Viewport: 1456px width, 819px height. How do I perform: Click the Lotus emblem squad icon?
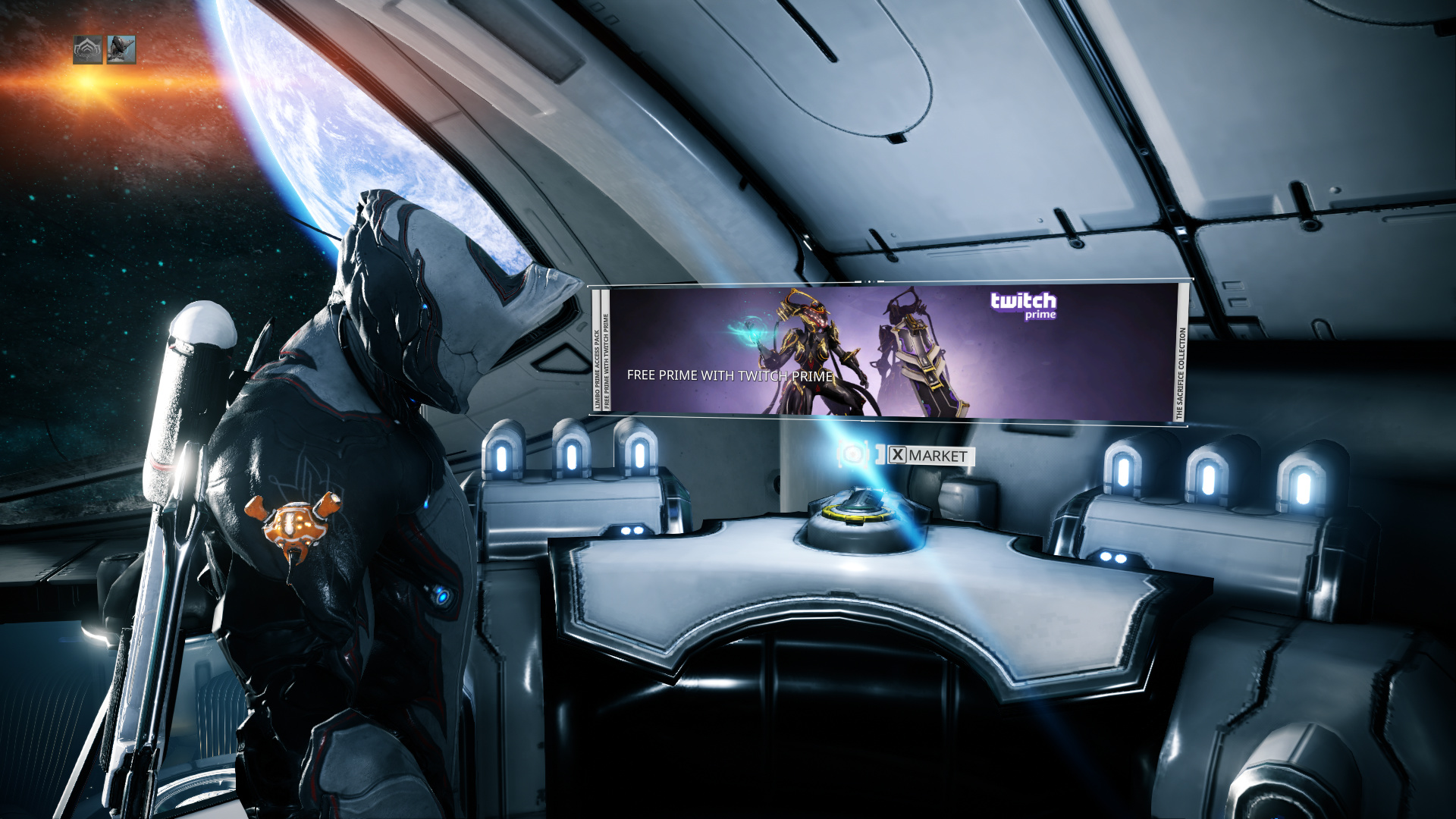pyautogui.click(x=87, y=50)
